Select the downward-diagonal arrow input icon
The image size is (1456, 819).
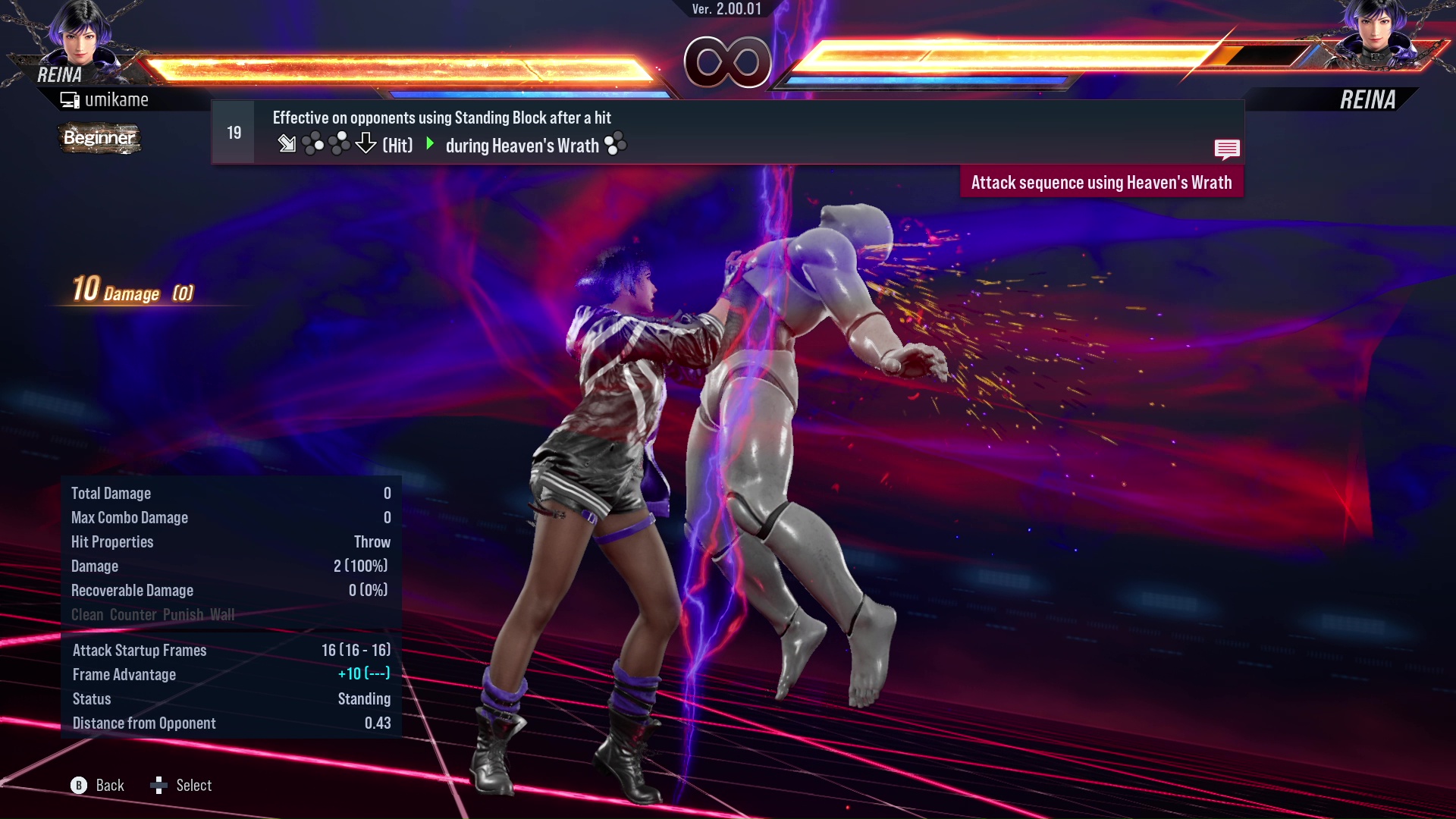click(x=287, y=143)
